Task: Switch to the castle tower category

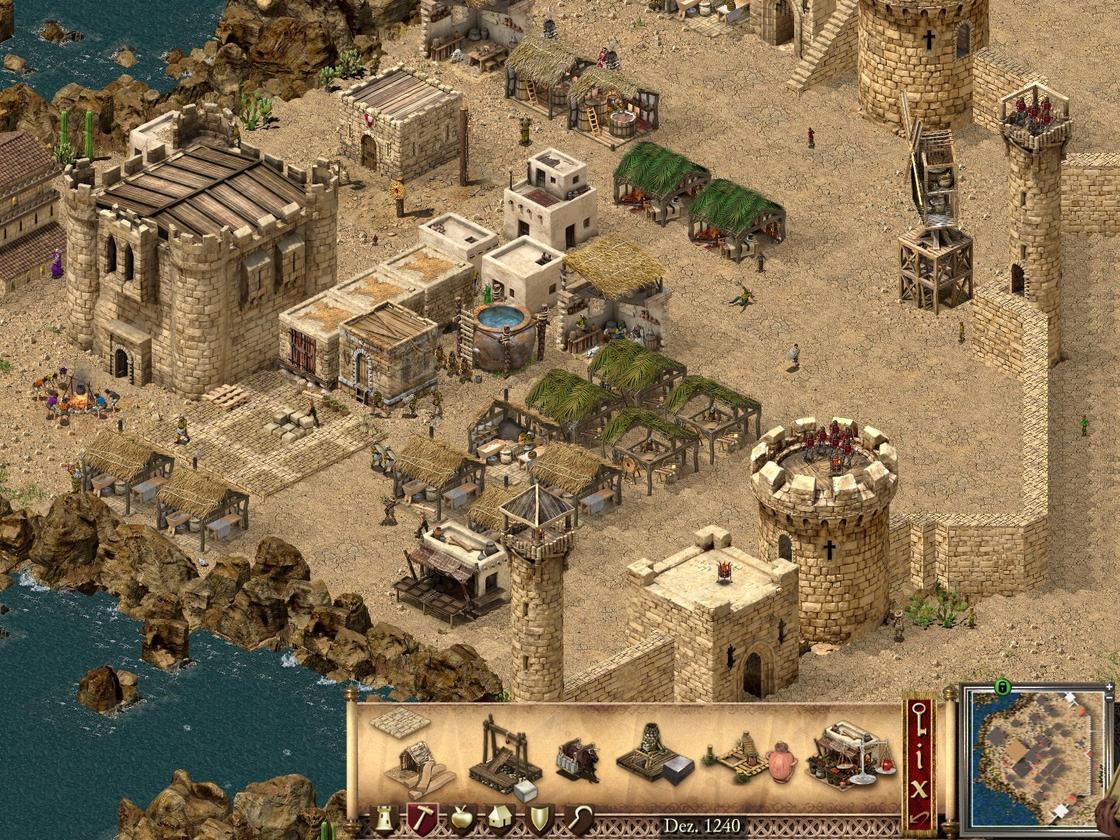Action: point(382,820)
